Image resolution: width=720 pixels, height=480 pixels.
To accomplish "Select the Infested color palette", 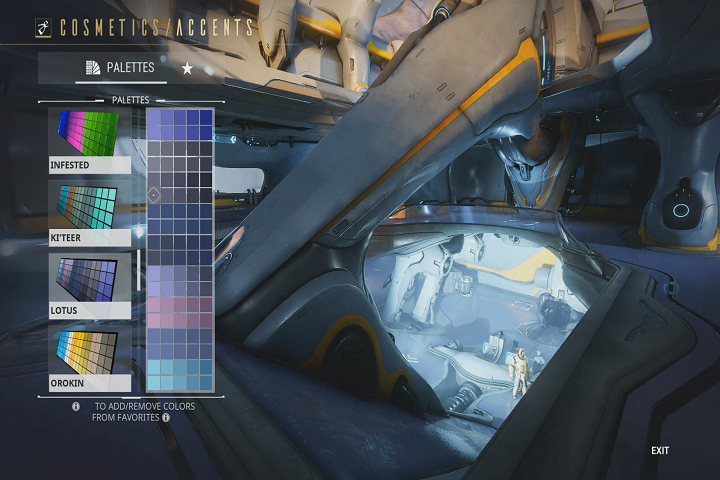I will [89, 141].
